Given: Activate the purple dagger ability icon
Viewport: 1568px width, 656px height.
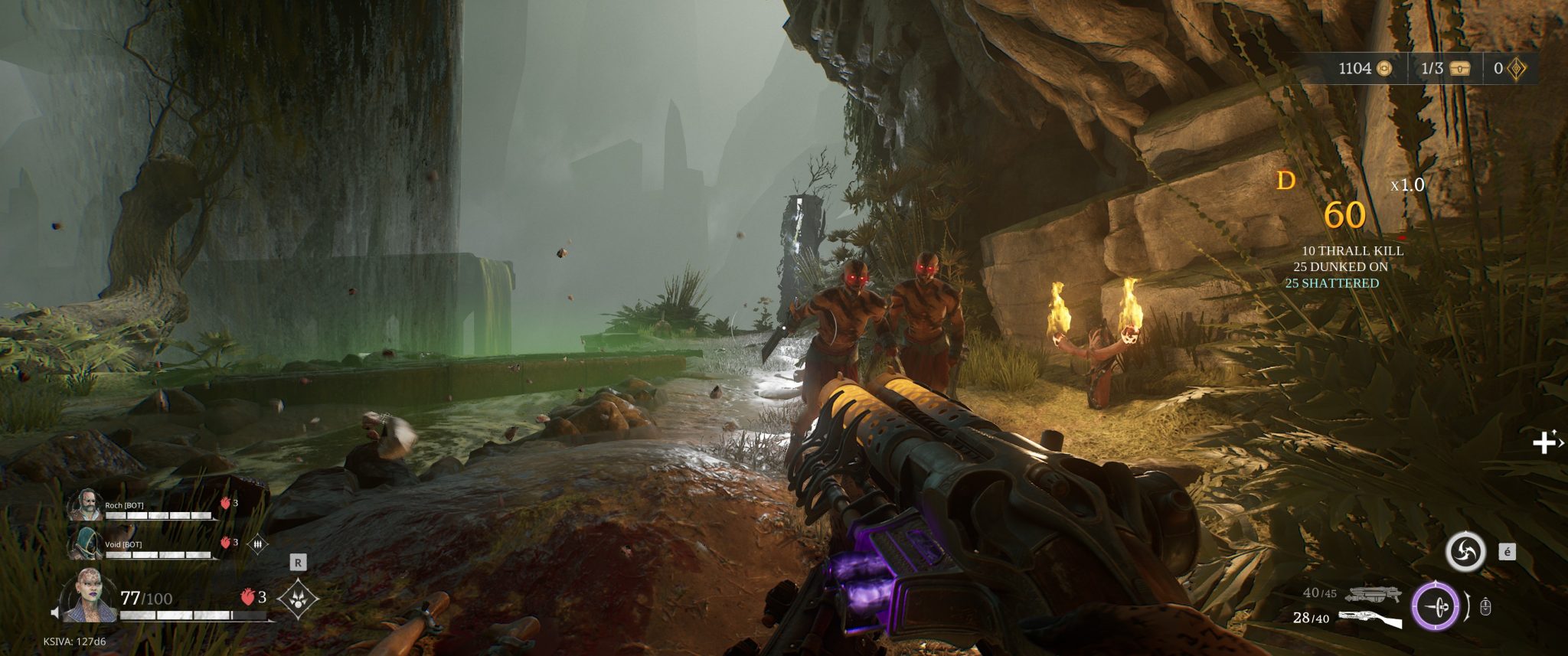Looking at the screenshot, I should click(x=1435, y=606).
